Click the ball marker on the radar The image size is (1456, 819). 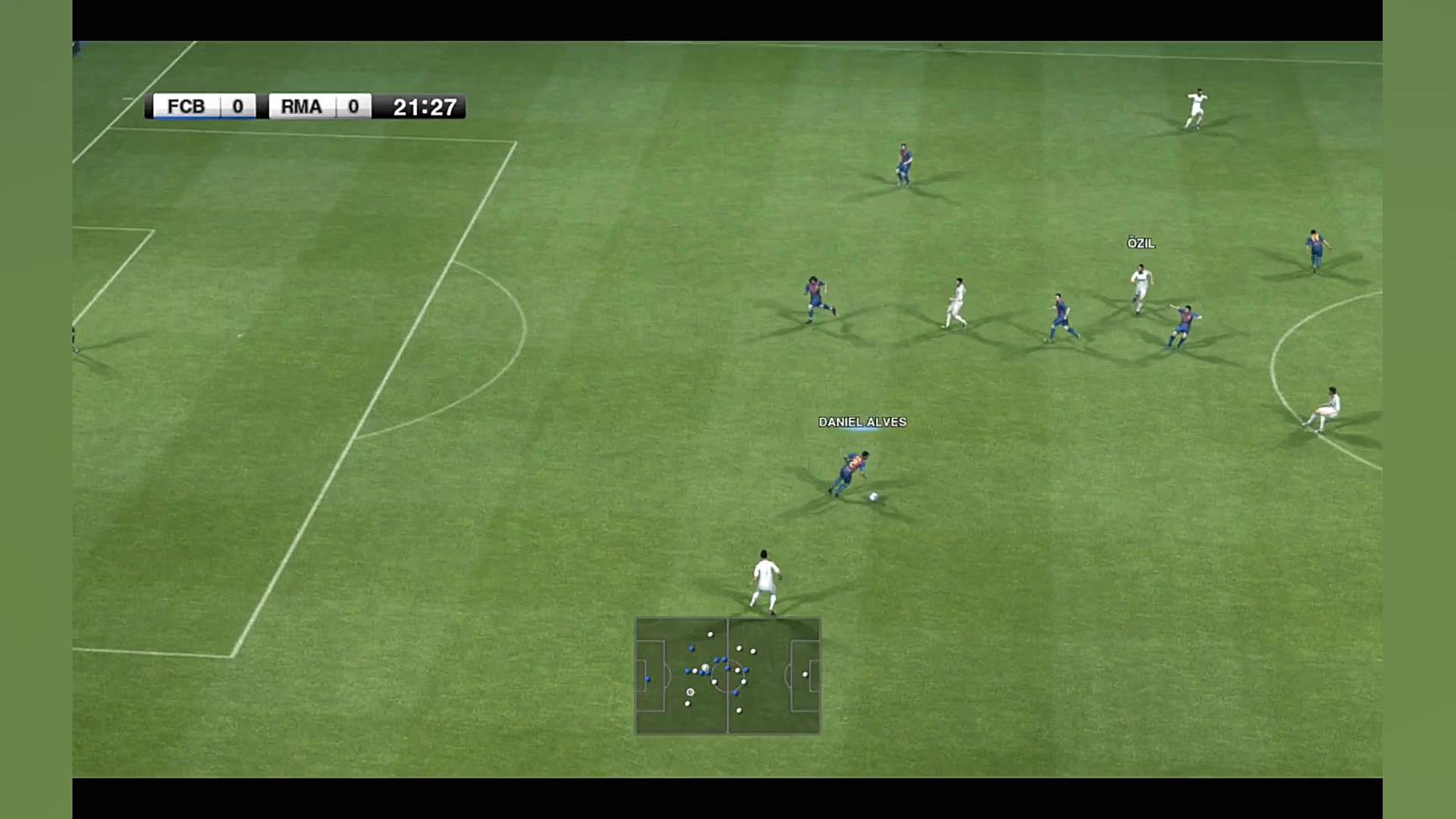(690, 693)
